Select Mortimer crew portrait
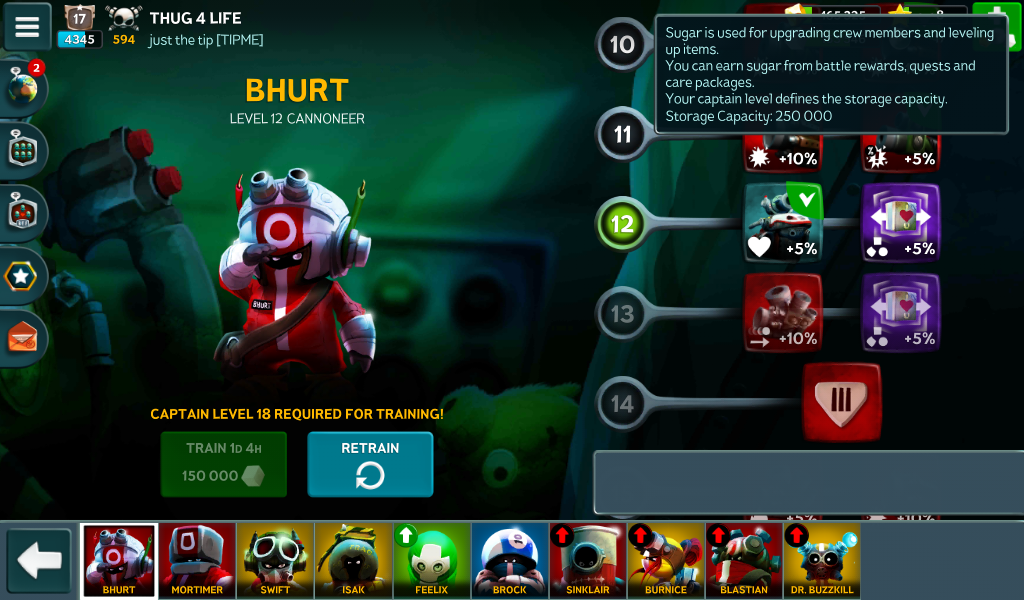1024x600 pixels. tap(197, 560)
